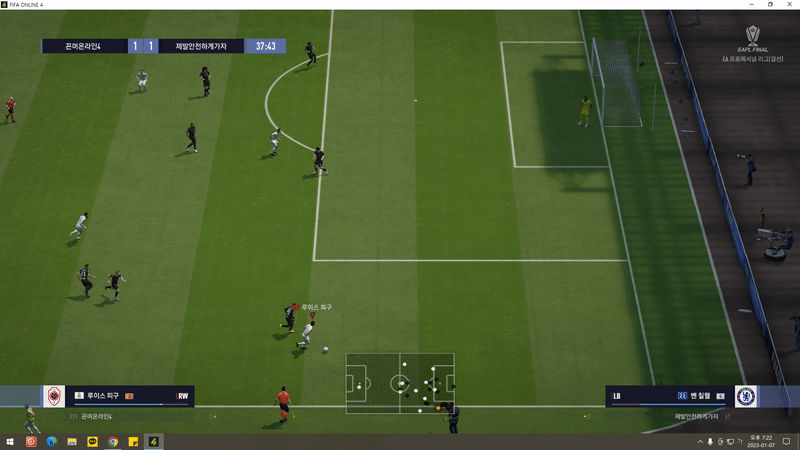
Task: Open Microsoft Edge from the taskbar
Action: coord(52,441)
